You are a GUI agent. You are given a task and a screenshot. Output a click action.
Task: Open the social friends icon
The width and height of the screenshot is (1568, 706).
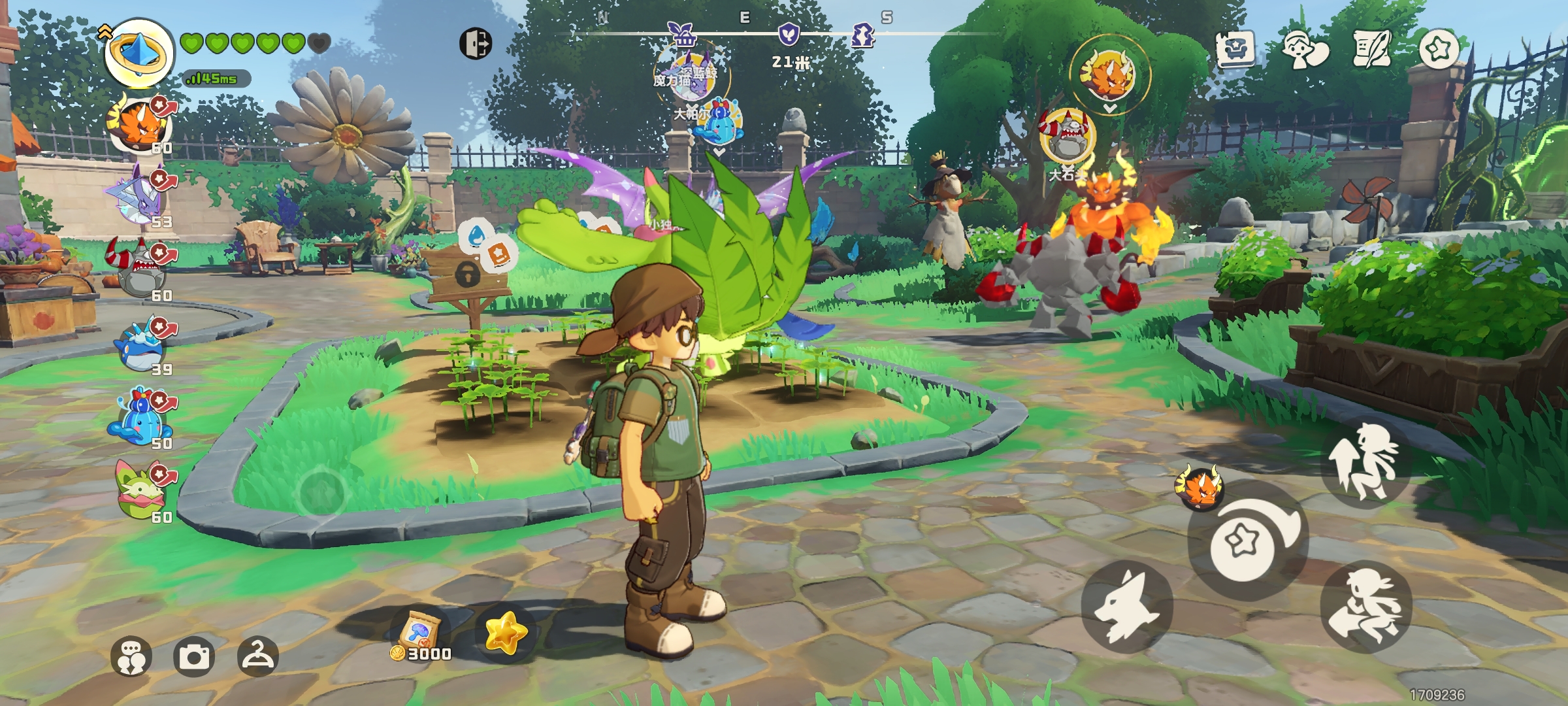(131, 656)
